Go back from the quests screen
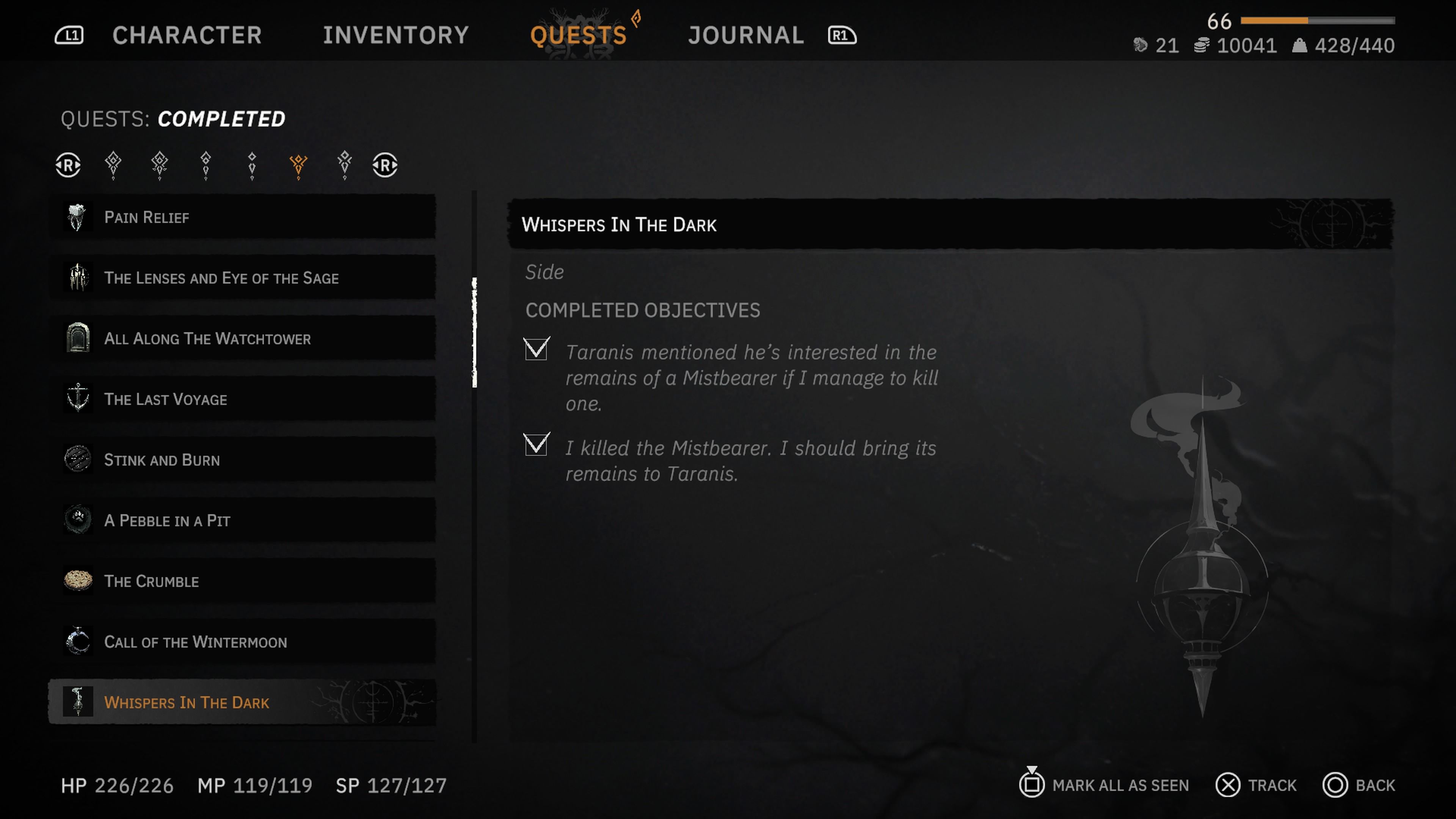 (x=1359, y=785)
